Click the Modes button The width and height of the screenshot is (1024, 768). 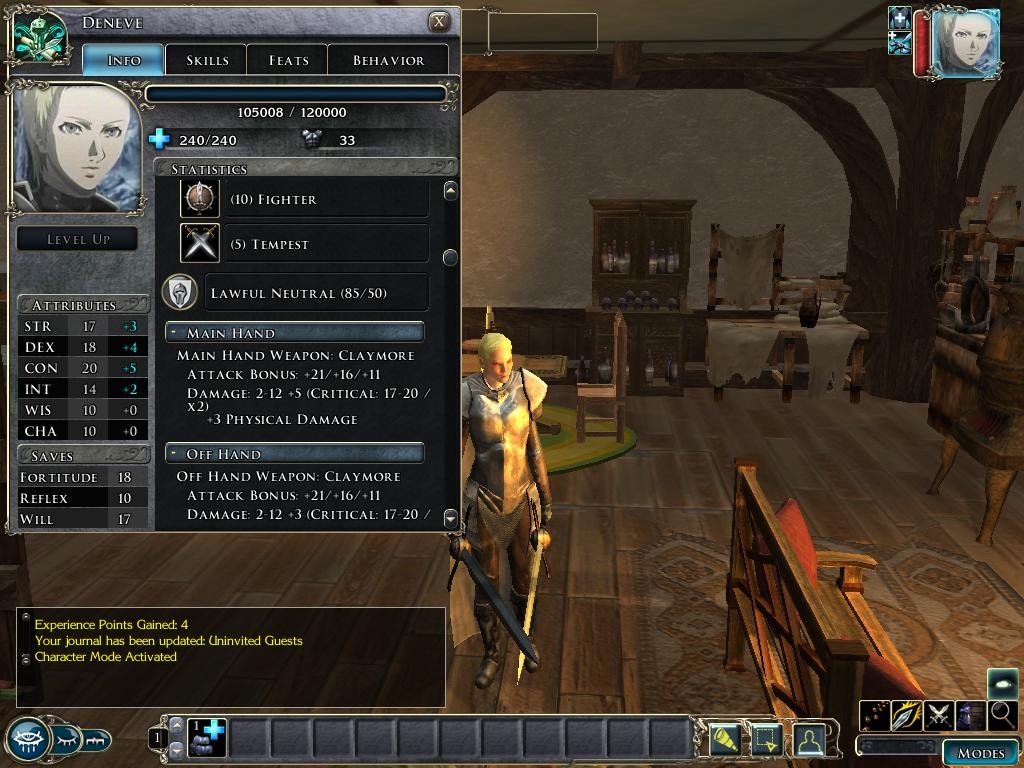(980, 753)
